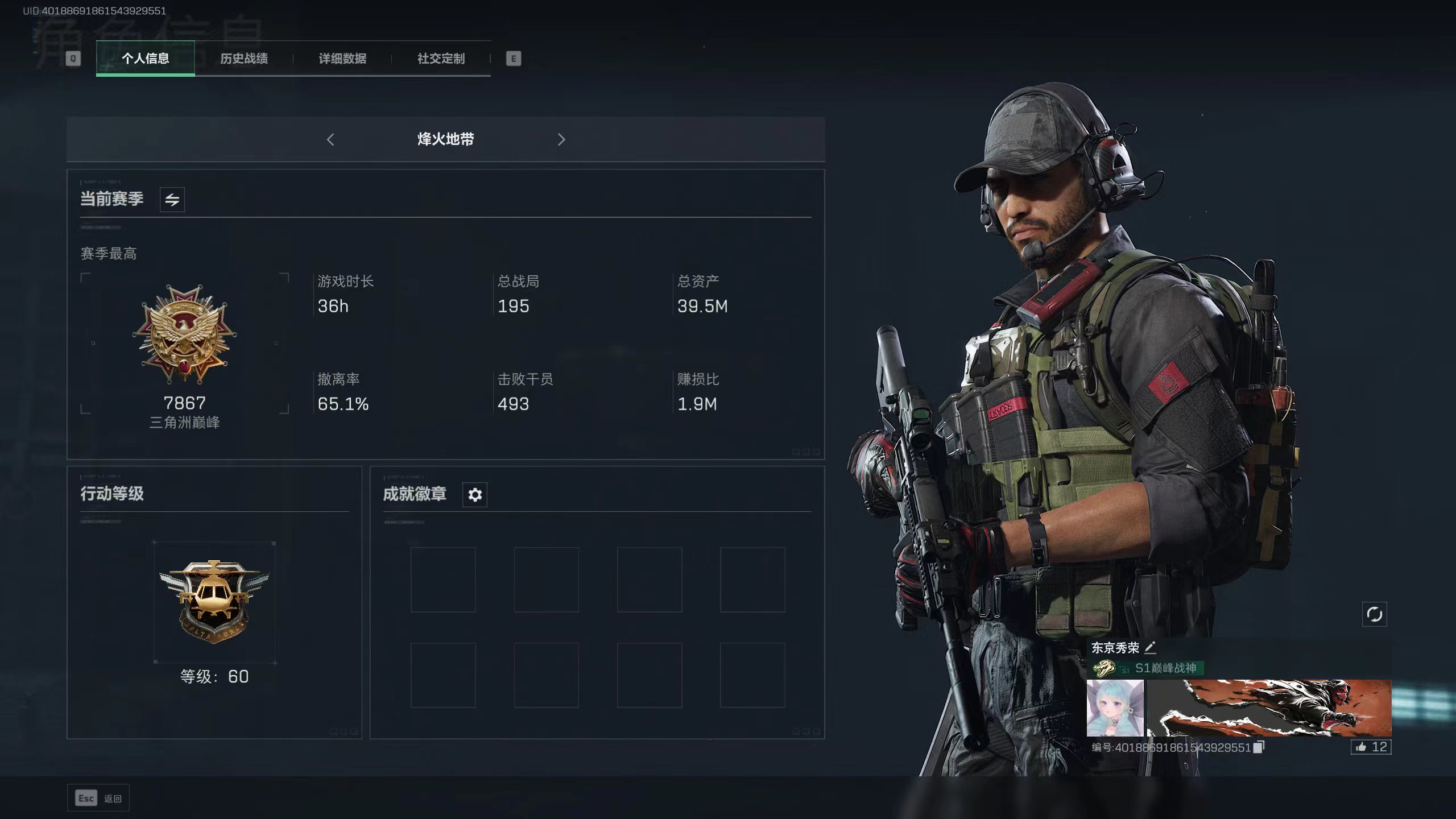This screenshot has width=1456, height=819.
Task: Open the 历史战绩 tab
Action: [243, 59]
